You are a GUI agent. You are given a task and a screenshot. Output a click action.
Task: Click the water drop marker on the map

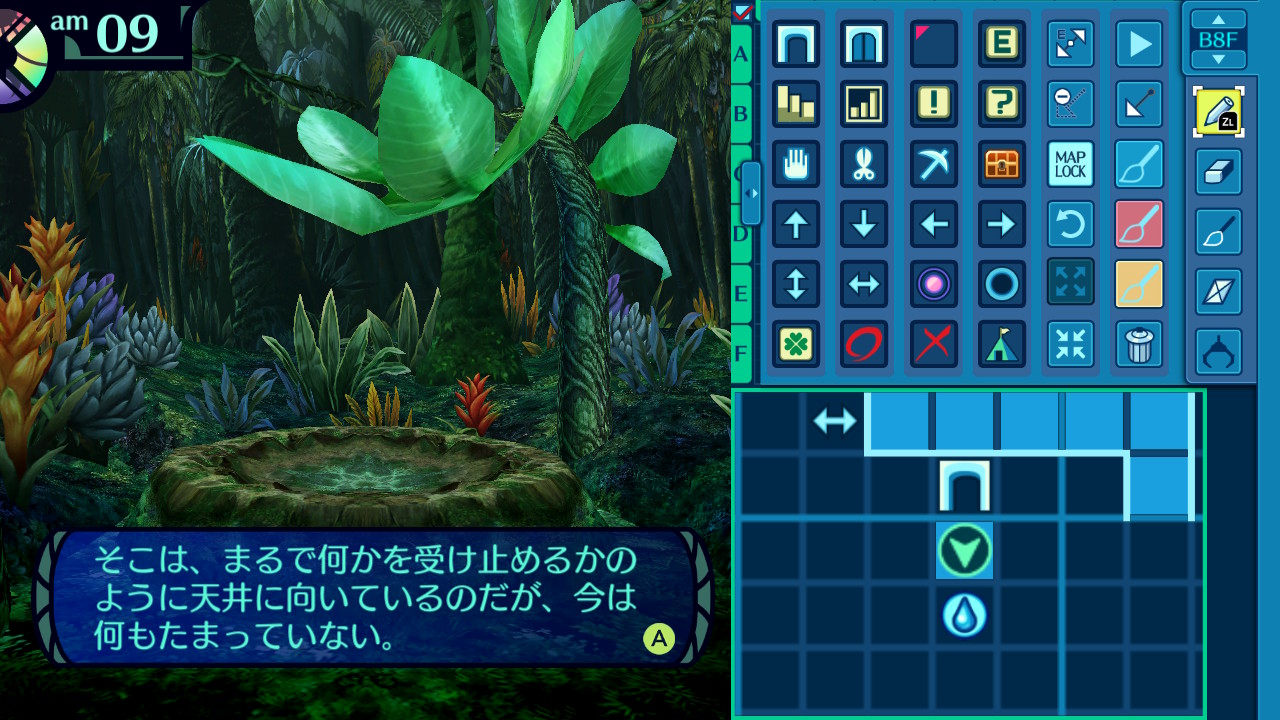point(965,615)
